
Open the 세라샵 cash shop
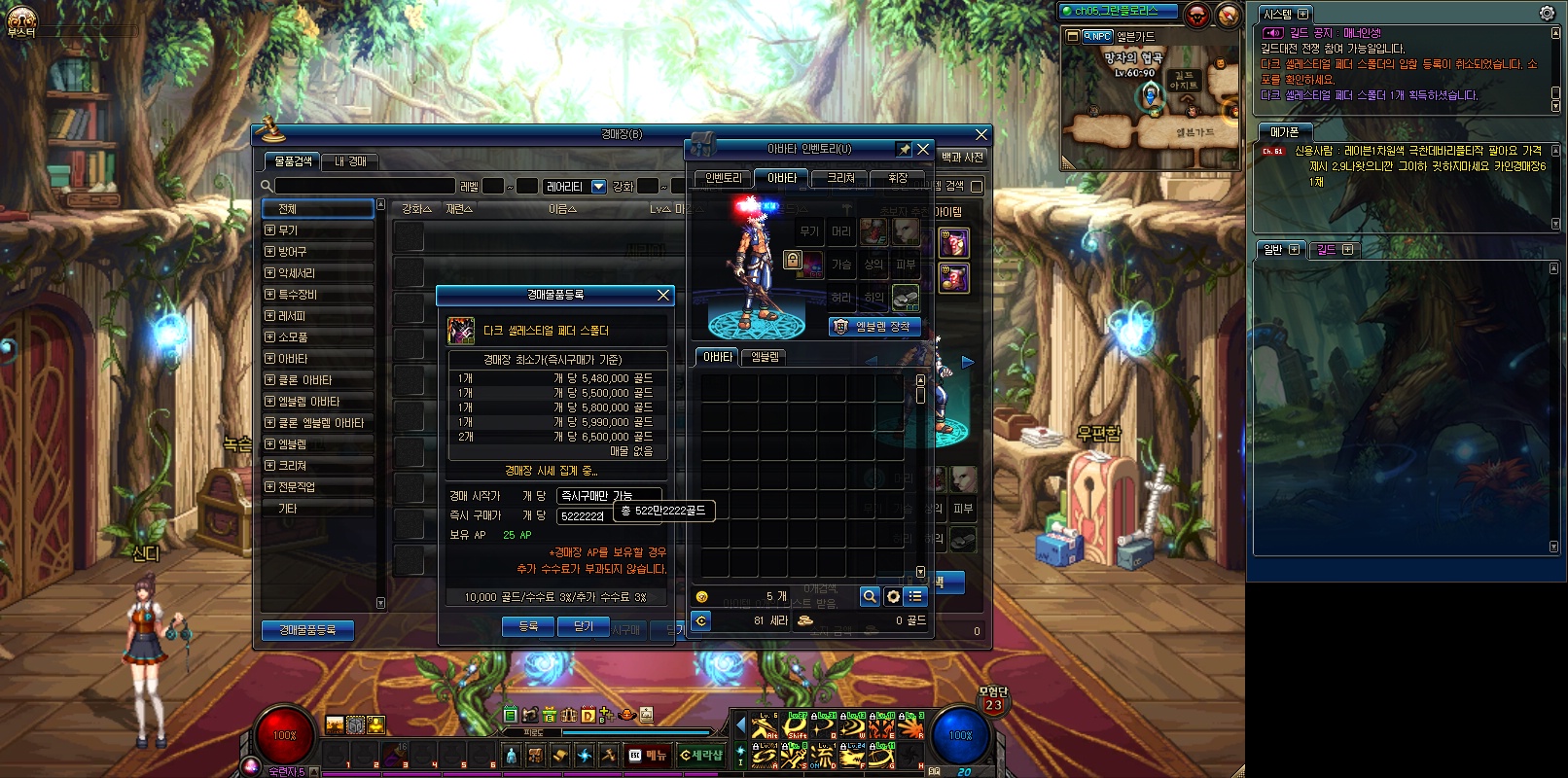pos(701,755)
